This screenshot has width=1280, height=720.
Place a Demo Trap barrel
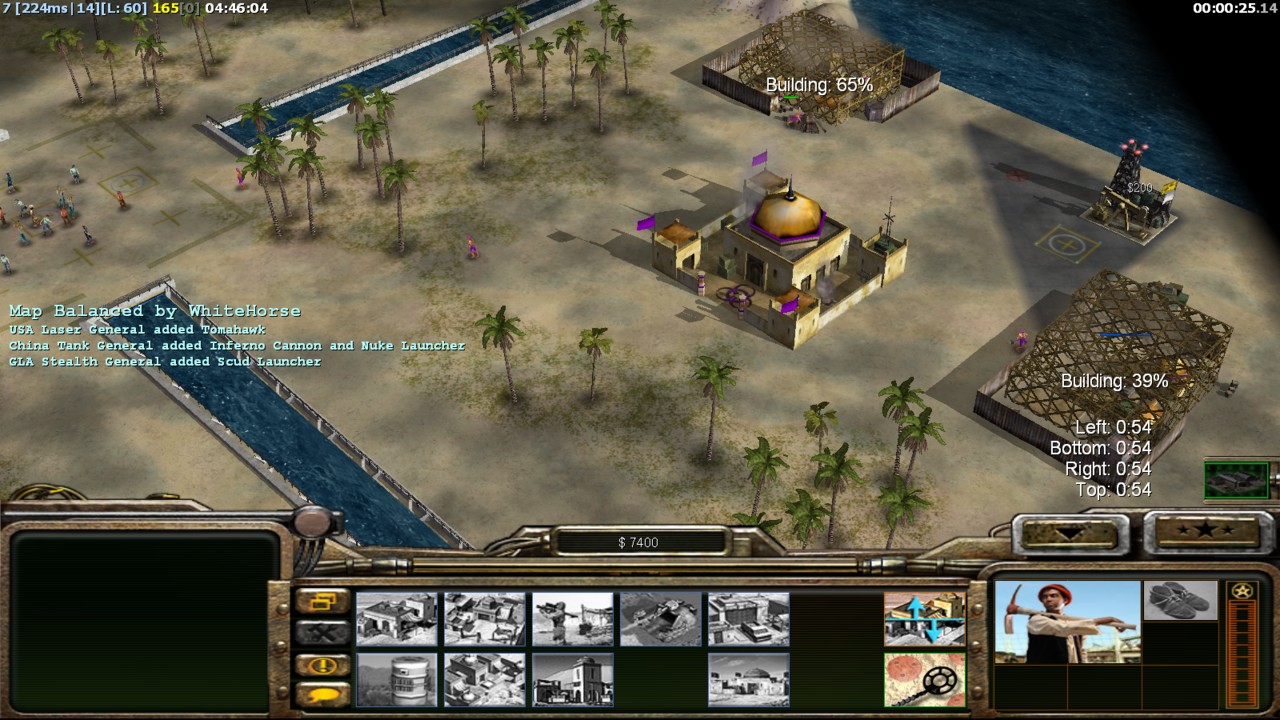(x=397, y=679)
